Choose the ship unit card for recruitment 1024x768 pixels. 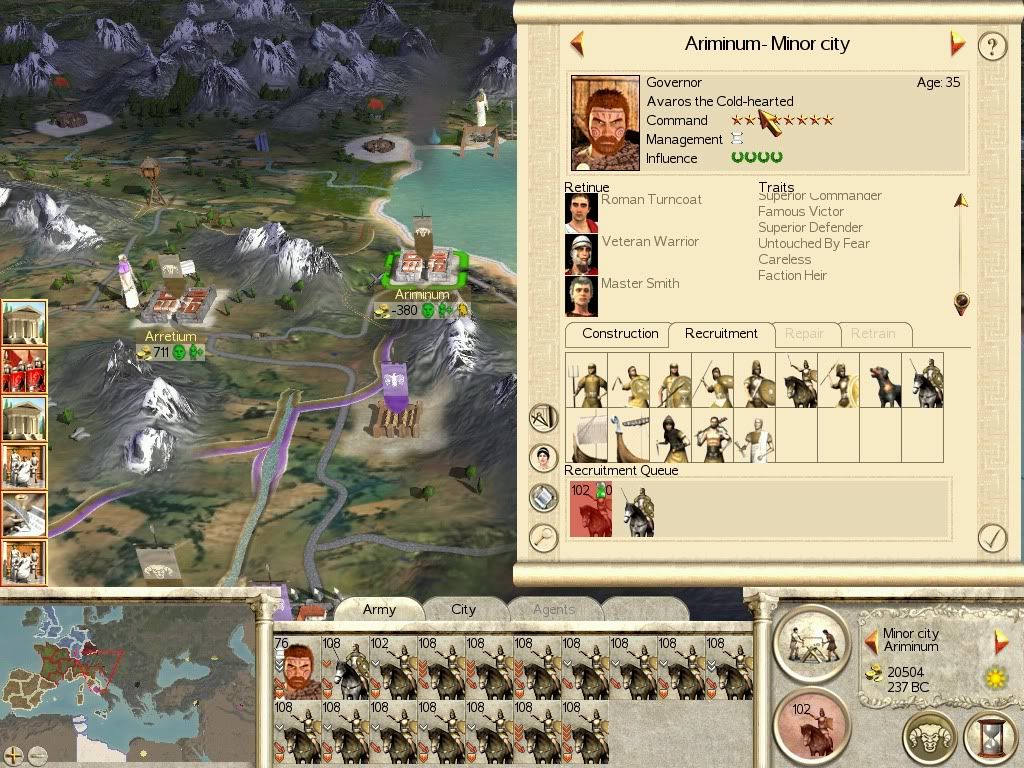pyautogui.click(x=586, y=436)
